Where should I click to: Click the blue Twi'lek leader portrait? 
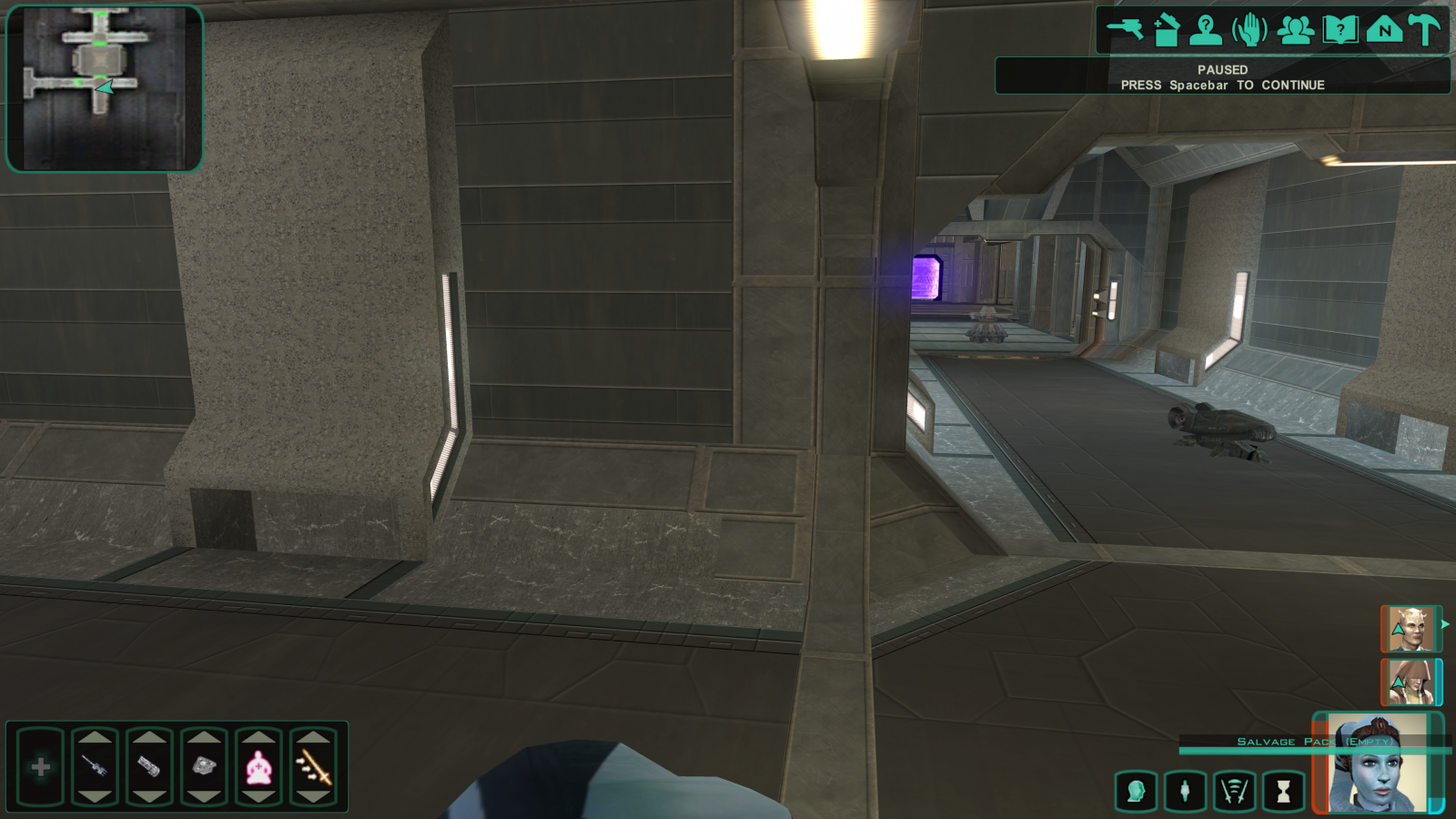tap(1377, 764)
